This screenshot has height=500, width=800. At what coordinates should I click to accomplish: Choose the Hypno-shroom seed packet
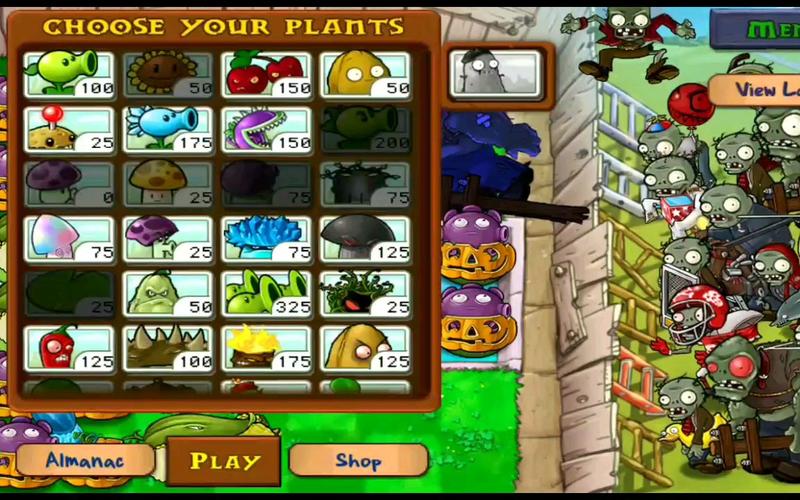coord(69,238)
